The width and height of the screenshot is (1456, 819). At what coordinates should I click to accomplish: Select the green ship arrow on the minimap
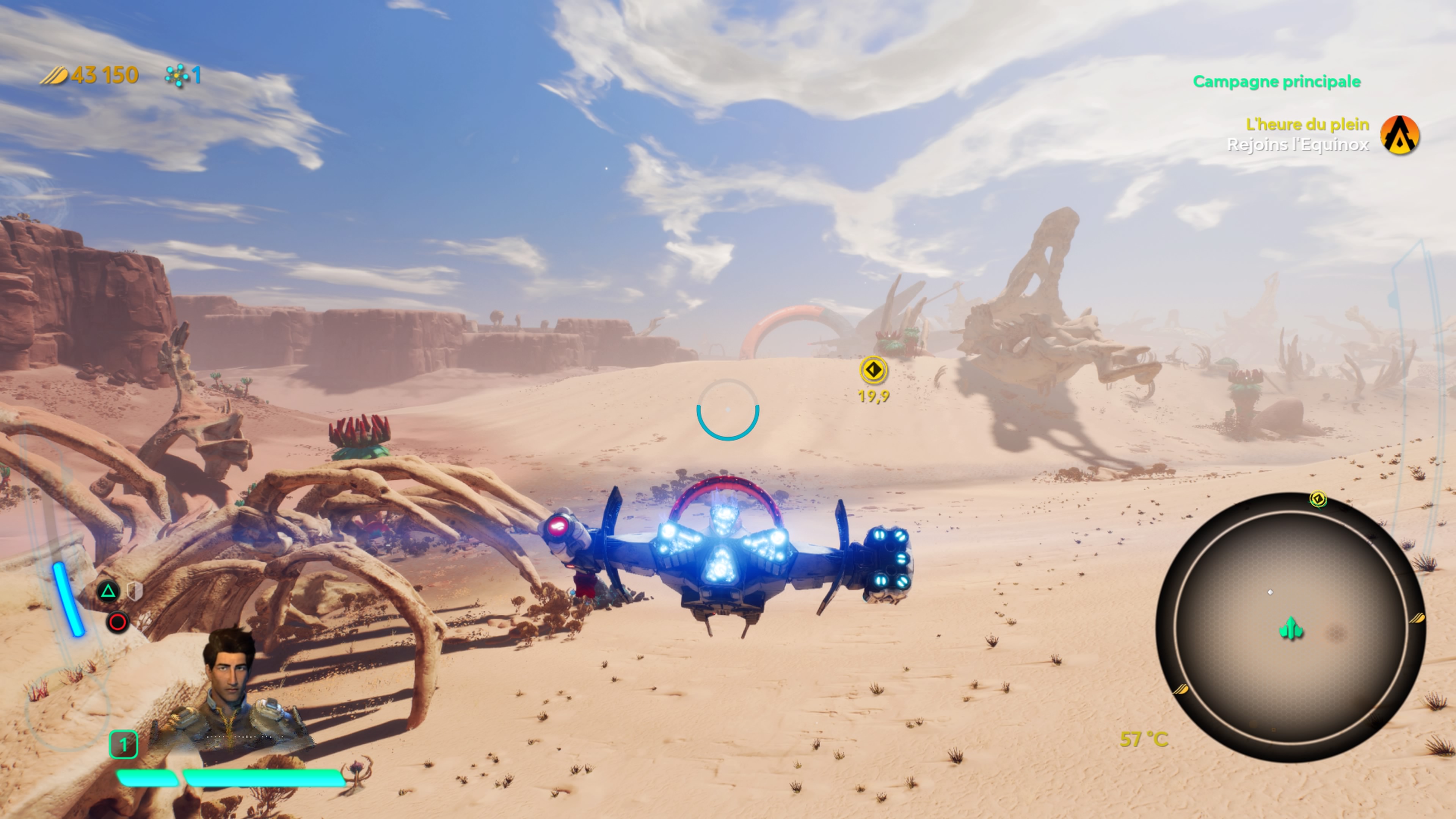[x=1291, y=629]
